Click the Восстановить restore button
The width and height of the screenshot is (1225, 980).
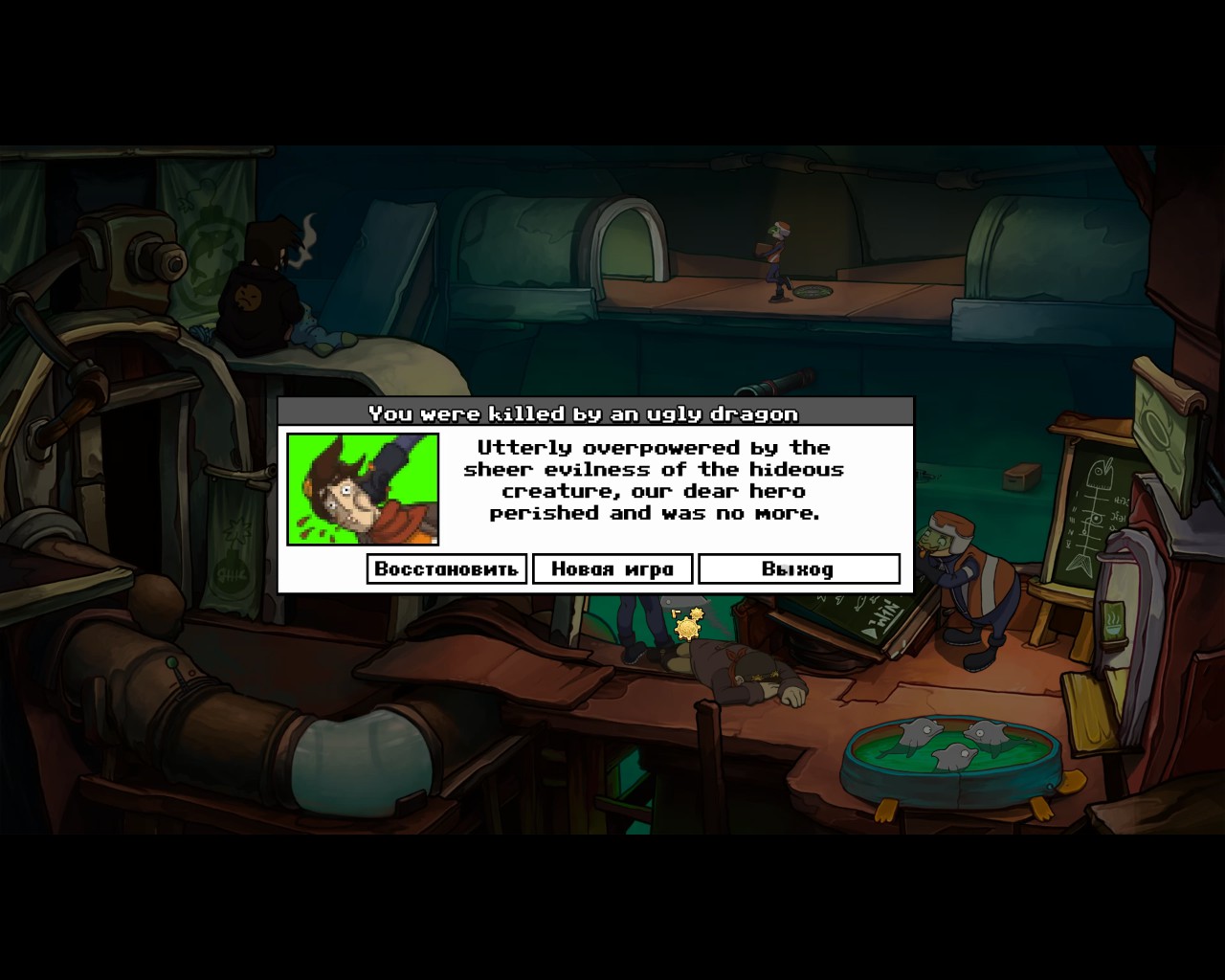click(446, 568)
